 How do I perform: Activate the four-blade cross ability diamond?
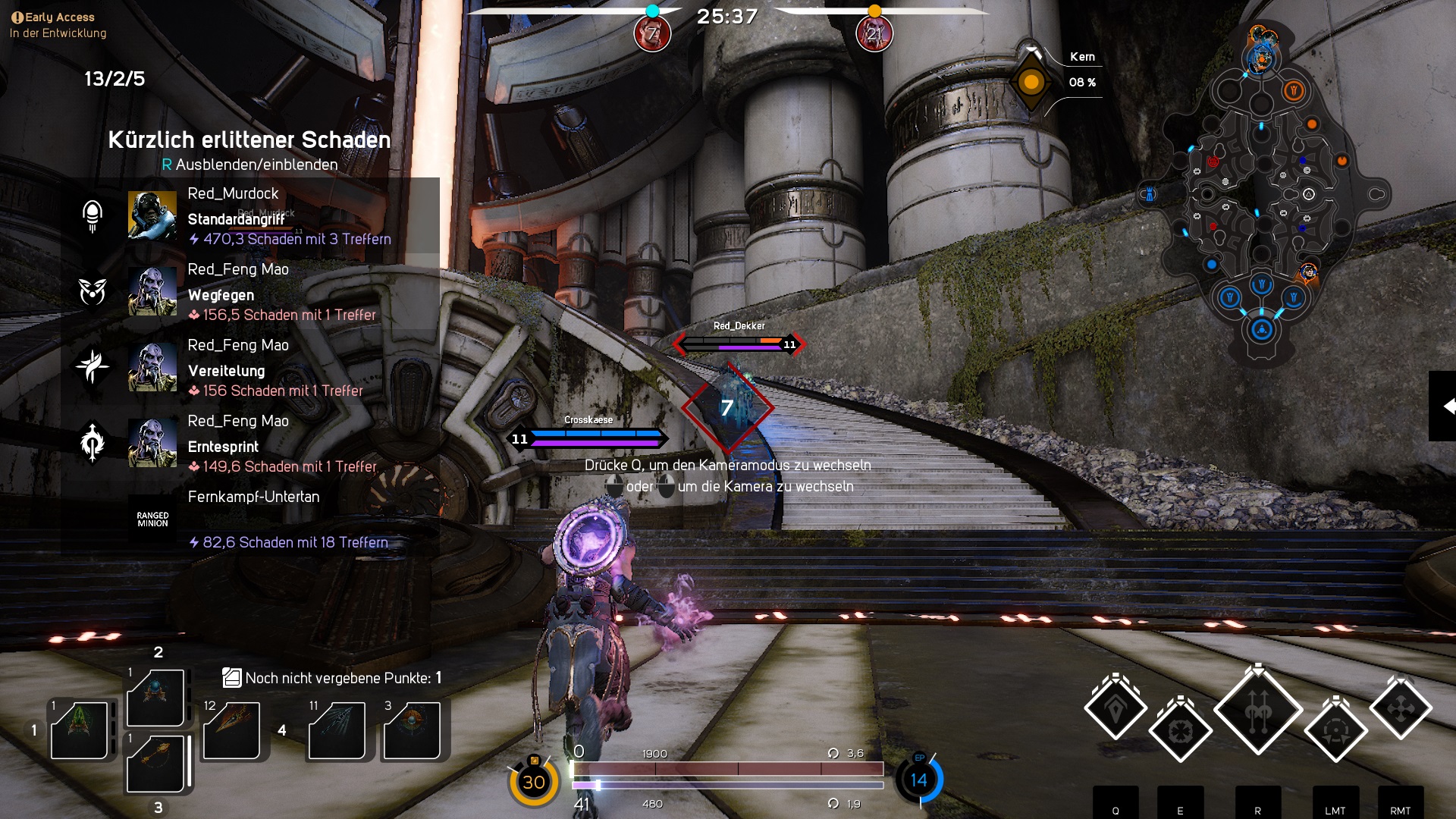[1400, 709]
